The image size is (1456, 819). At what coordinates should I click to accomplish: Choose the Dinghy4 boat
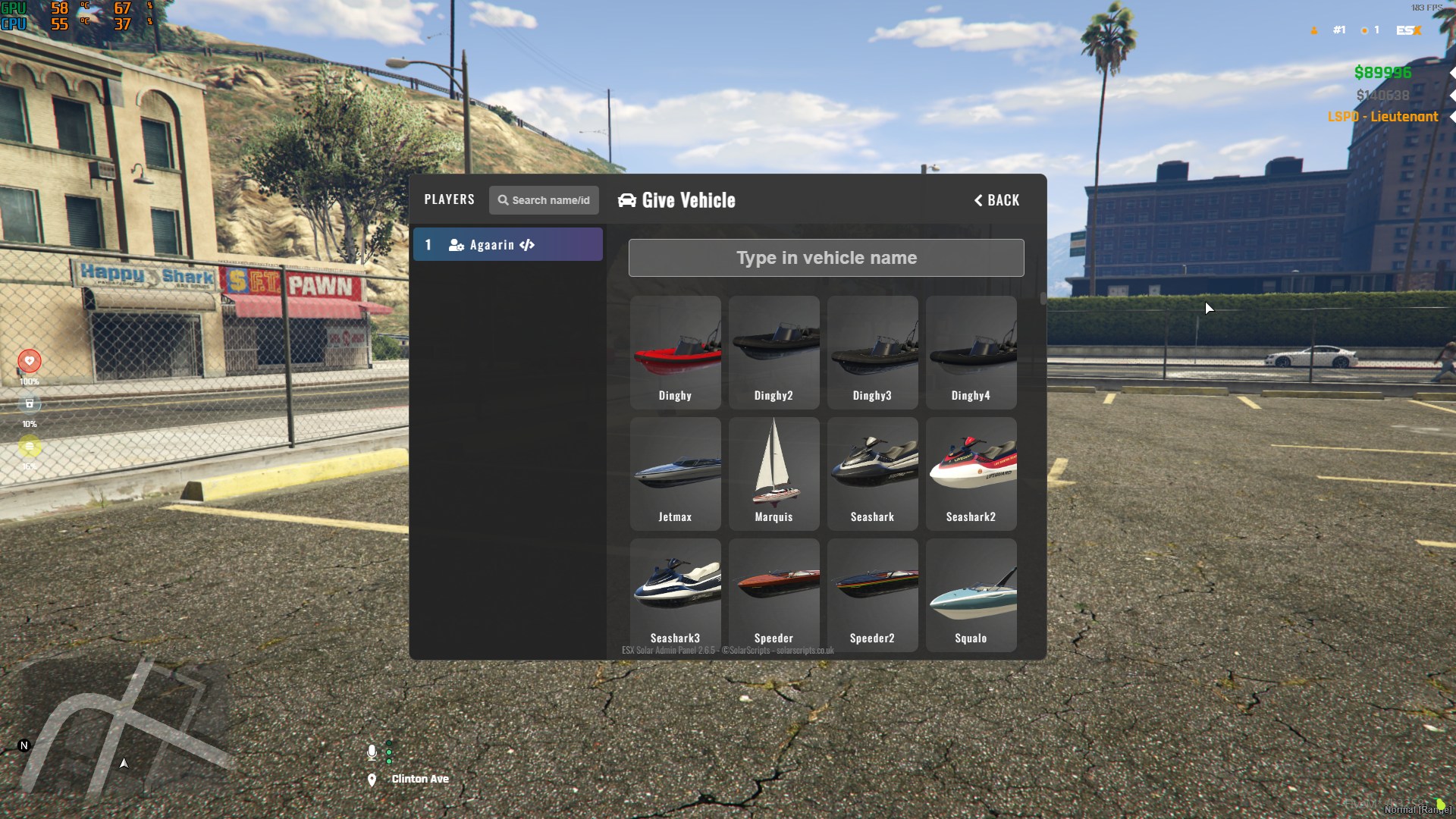pos(971,353)
